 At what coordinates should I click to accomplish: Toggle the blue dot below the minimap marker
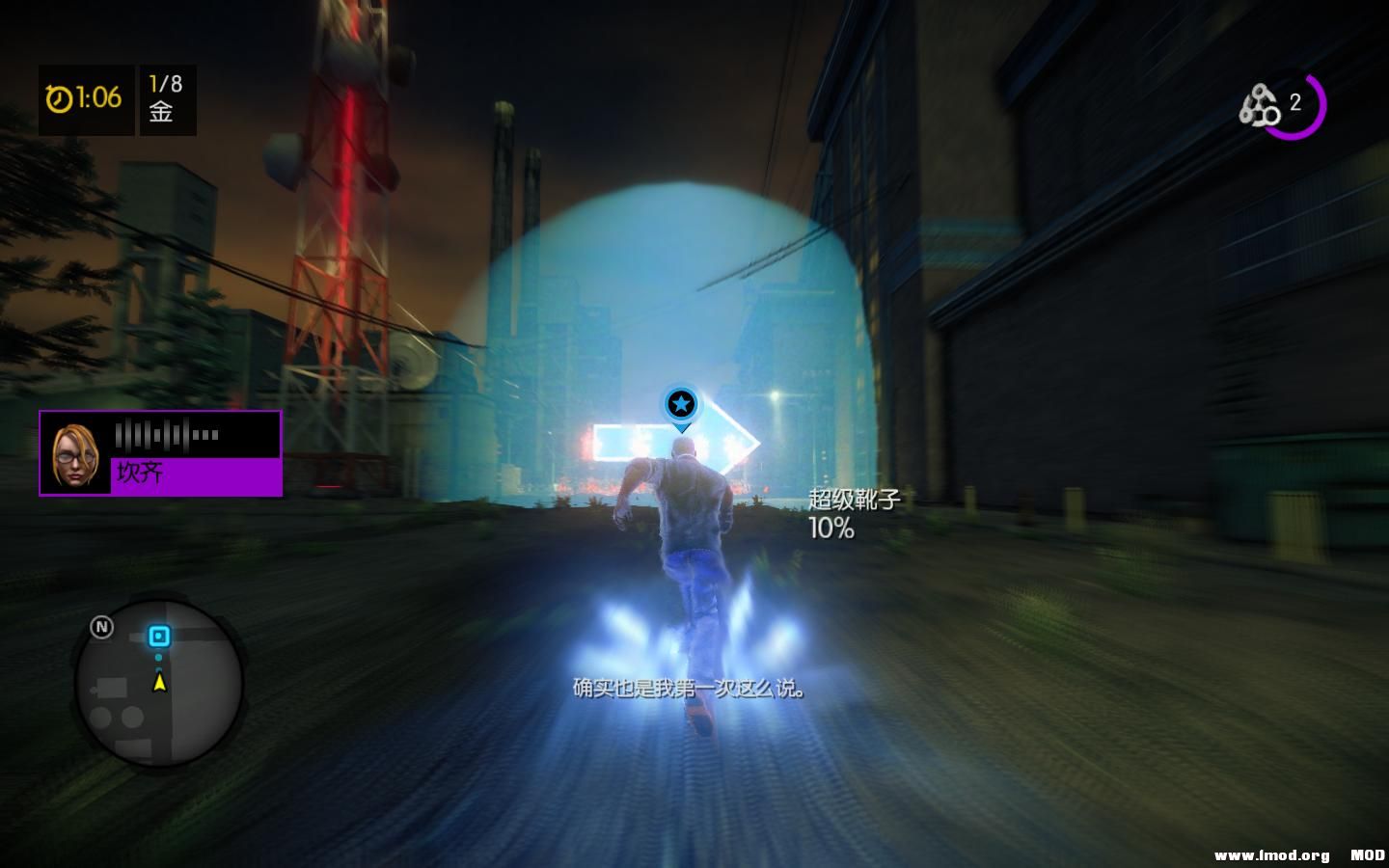coord(159,658)
